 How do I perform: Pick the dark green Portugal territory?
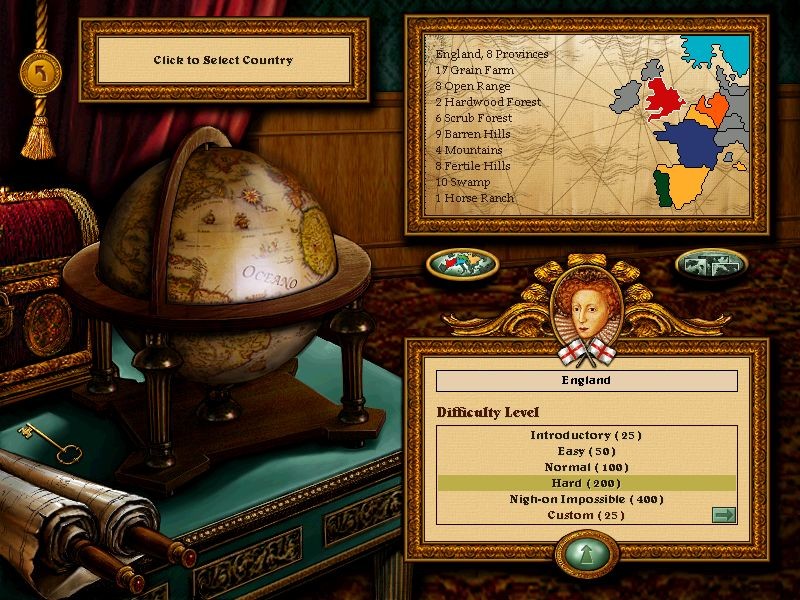click(x=661, y=188)
